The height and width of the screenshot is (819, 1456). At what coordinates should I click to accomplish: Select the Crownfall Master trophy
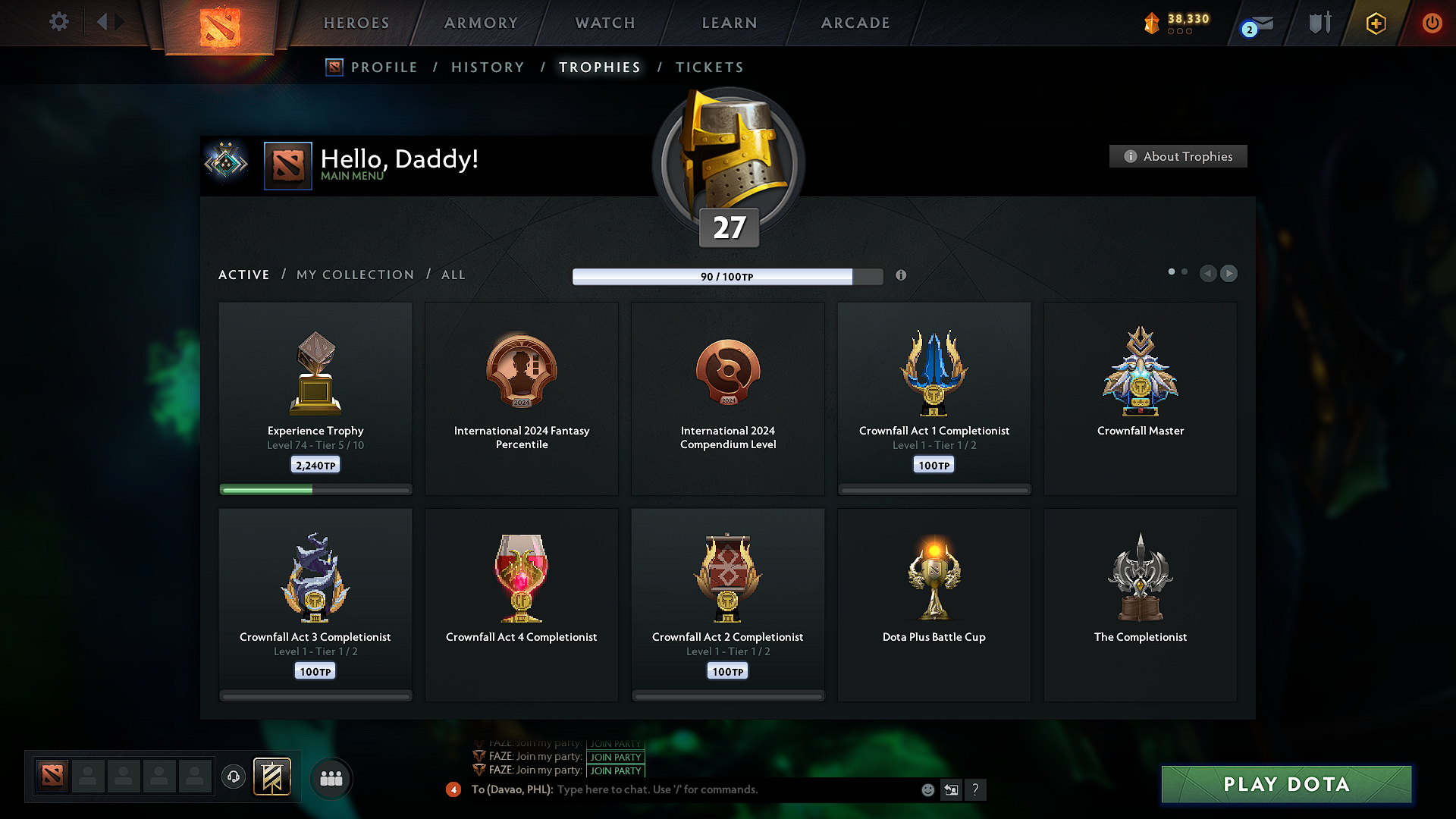pos(1140,398)
